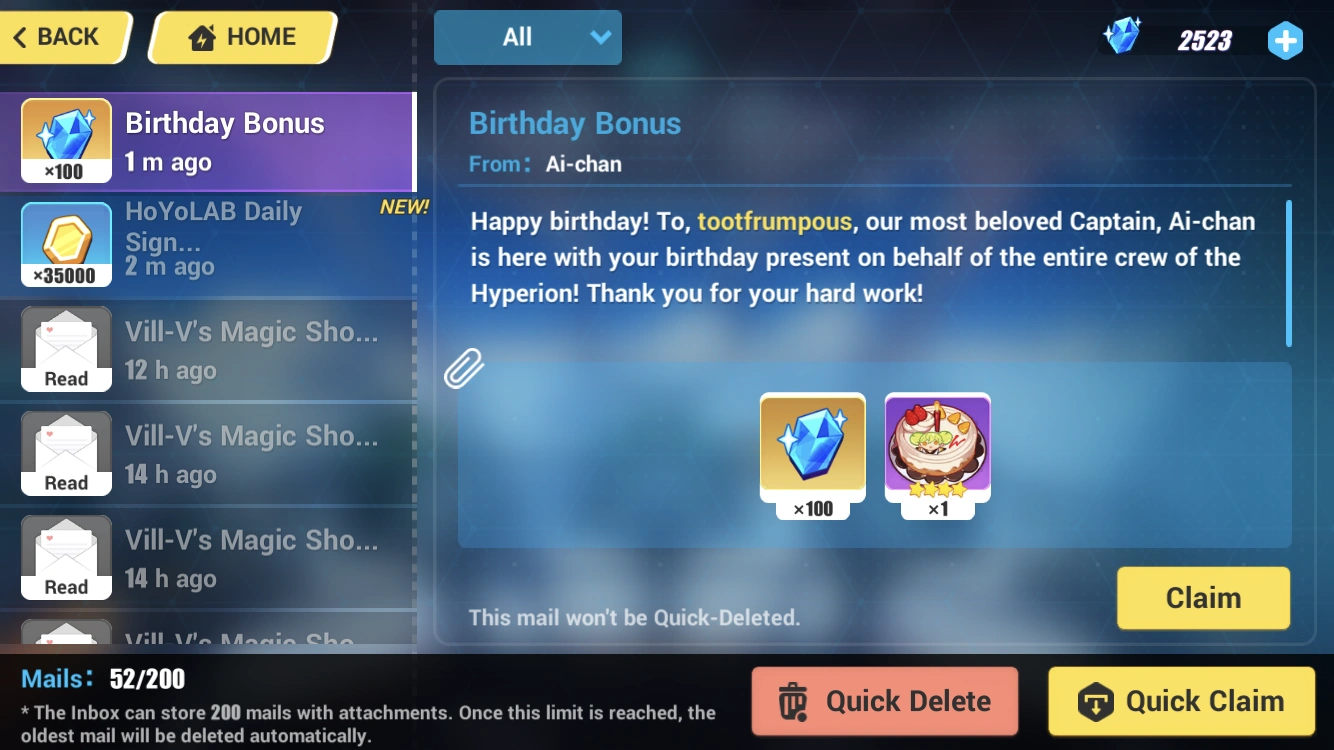Toggle the Read envelope on the 14h-ago mail
This screenshot has width=1334, height=750.
click(65, 453)
